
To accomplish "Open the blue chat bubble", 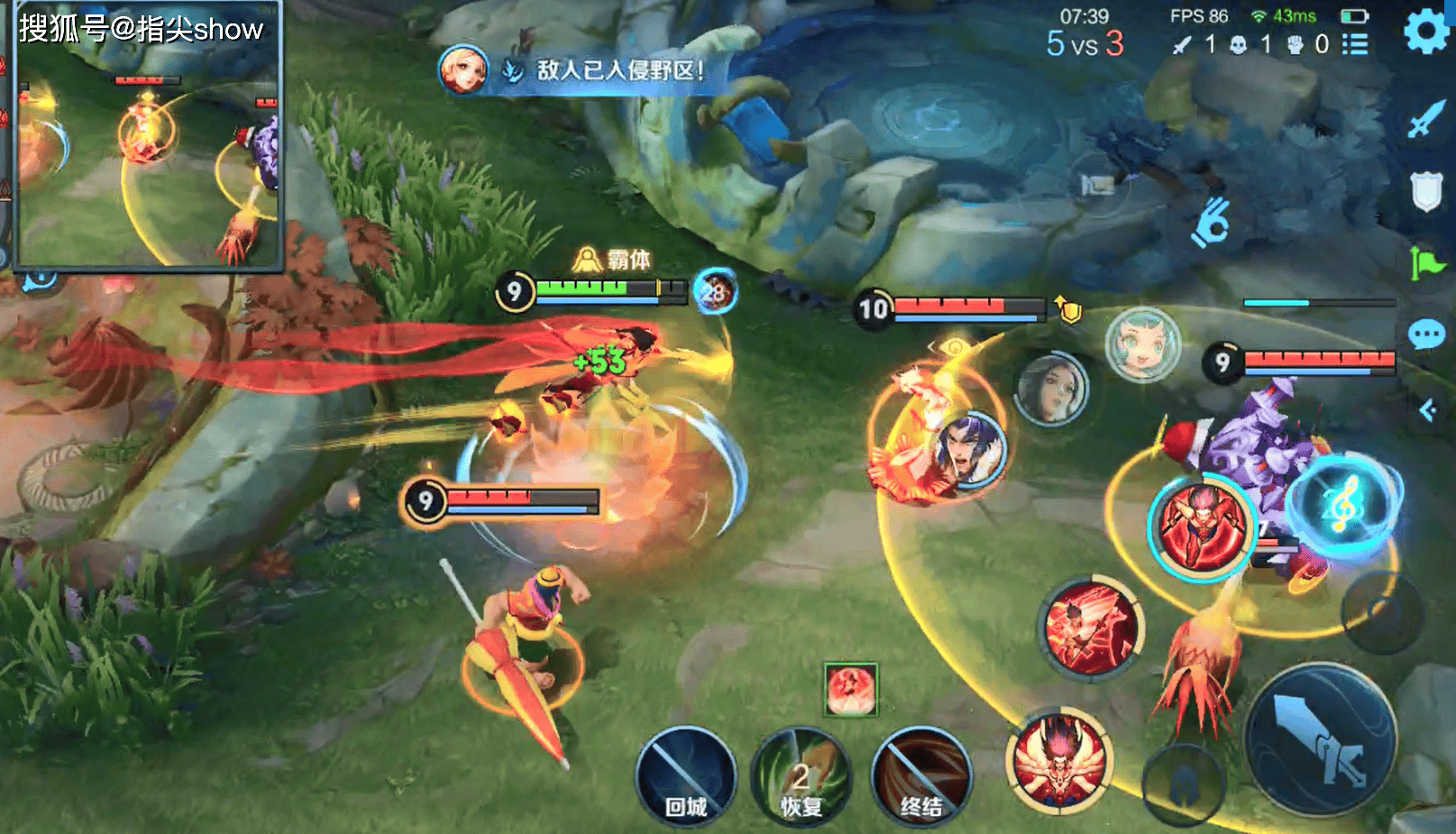I will 1426,335.
